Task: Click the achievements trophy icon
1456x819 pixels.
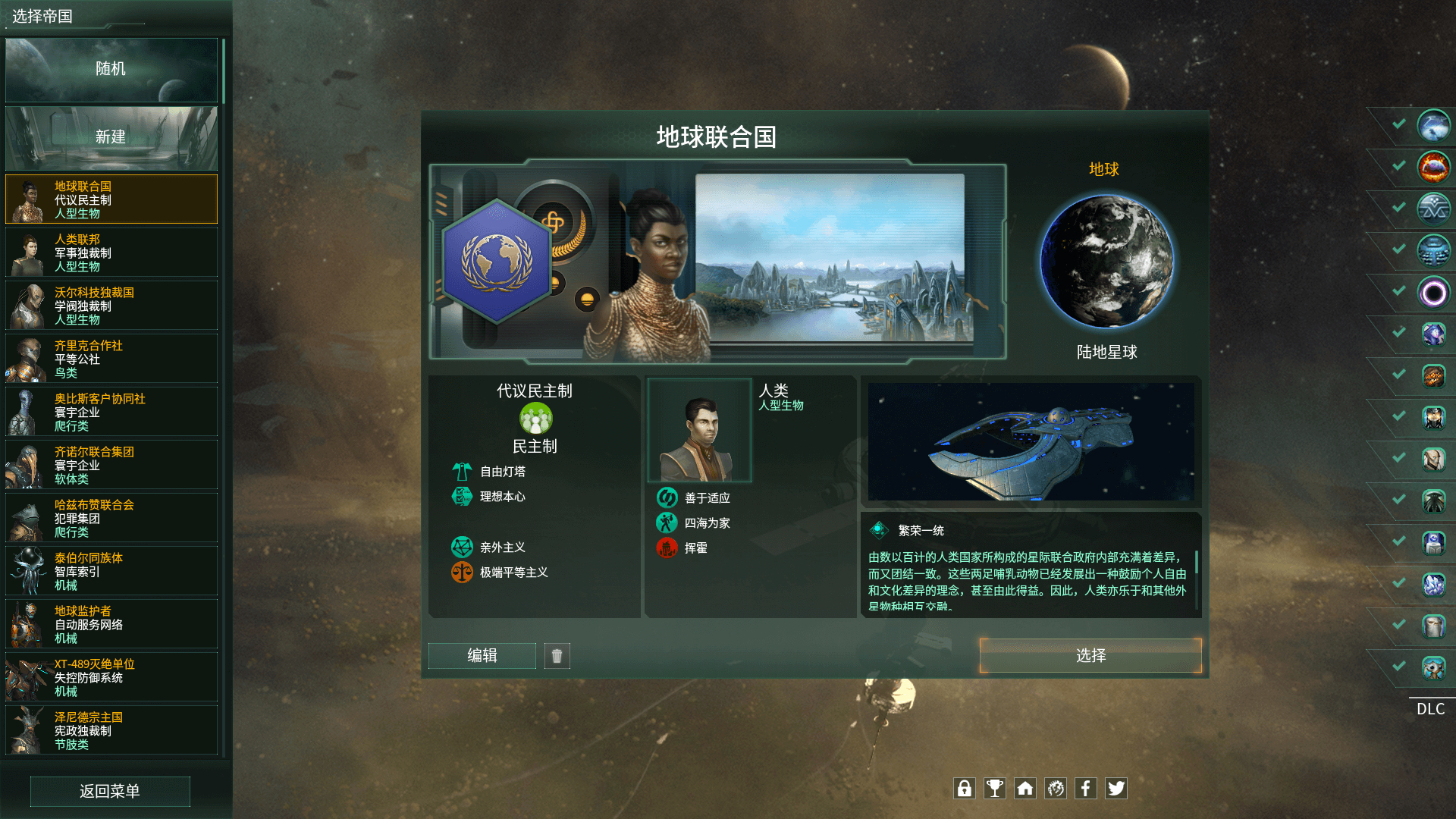Action: click(x=995, y=789)
